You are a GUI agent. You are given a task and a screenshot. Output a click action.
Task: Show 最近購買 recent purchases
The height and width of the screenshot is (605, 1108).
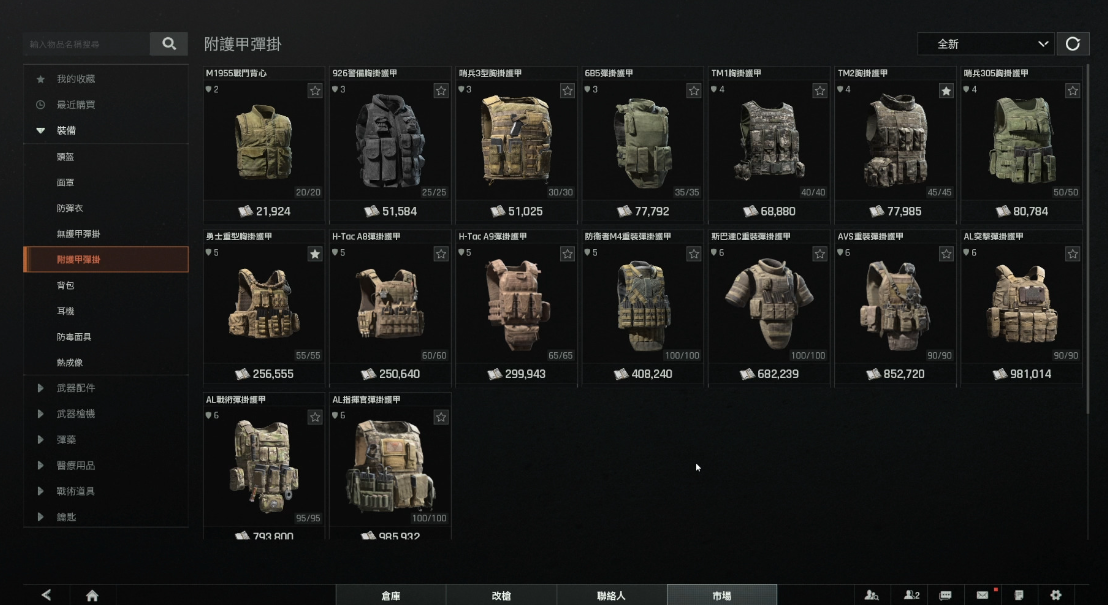click(76, 104)
